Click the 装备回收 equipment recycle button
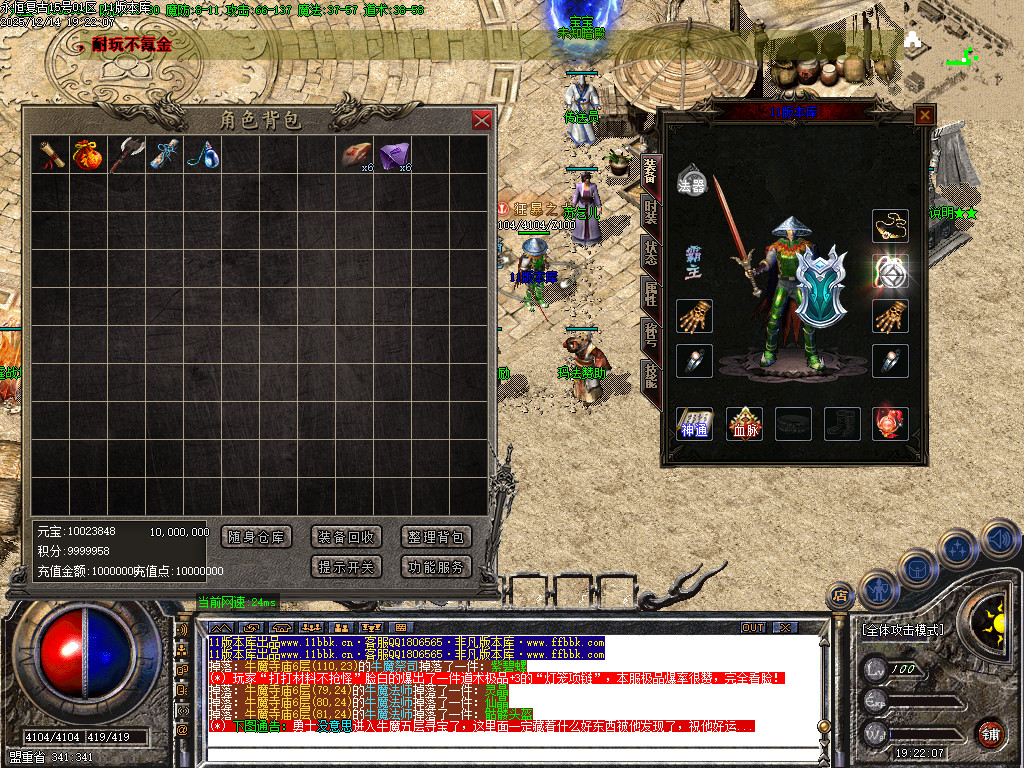Viewport: 1024px width, 768px height. (345, 537)
